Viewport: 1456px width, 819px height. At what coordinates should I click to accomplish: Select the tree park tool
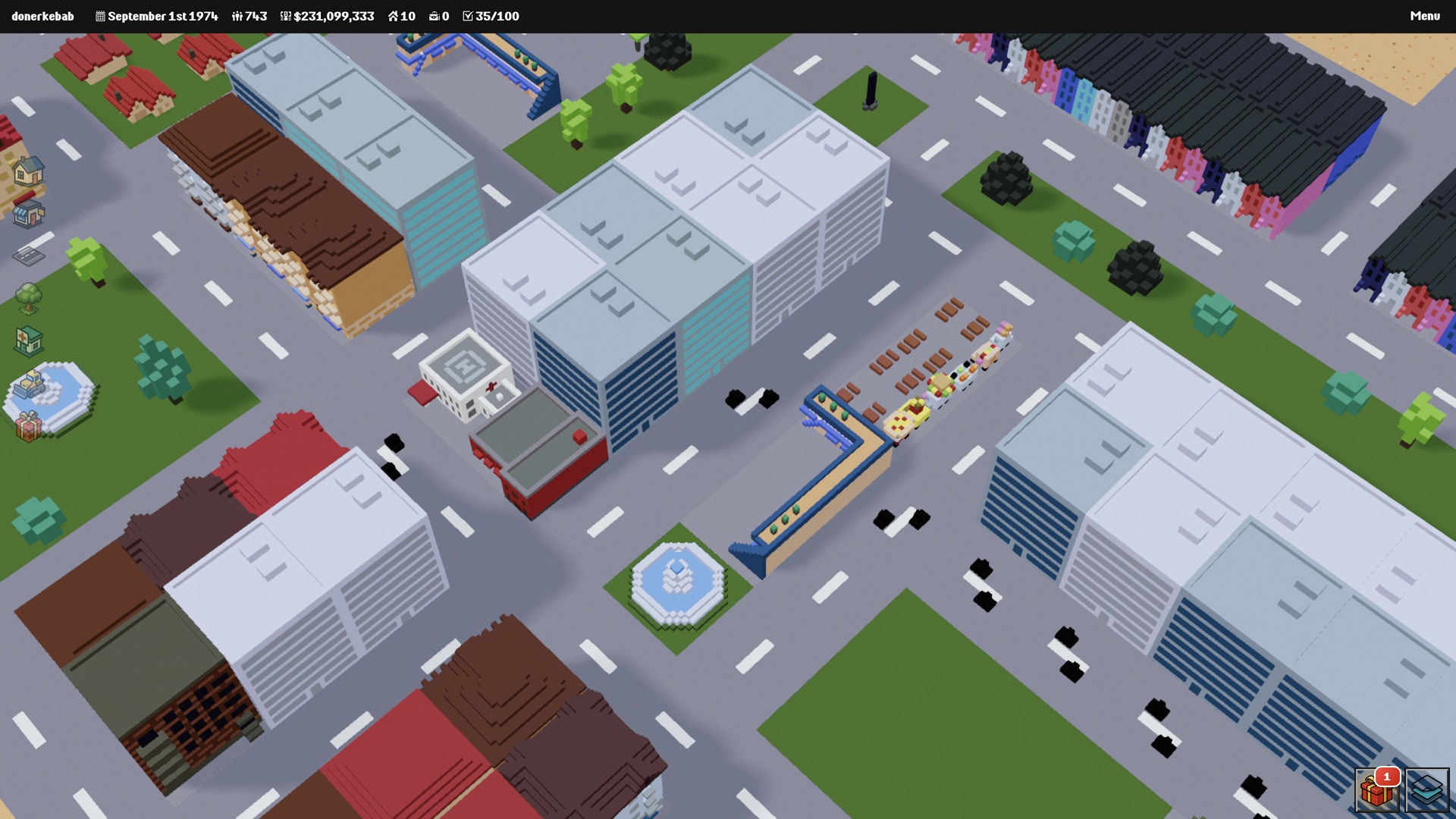(x=28, y=298)
